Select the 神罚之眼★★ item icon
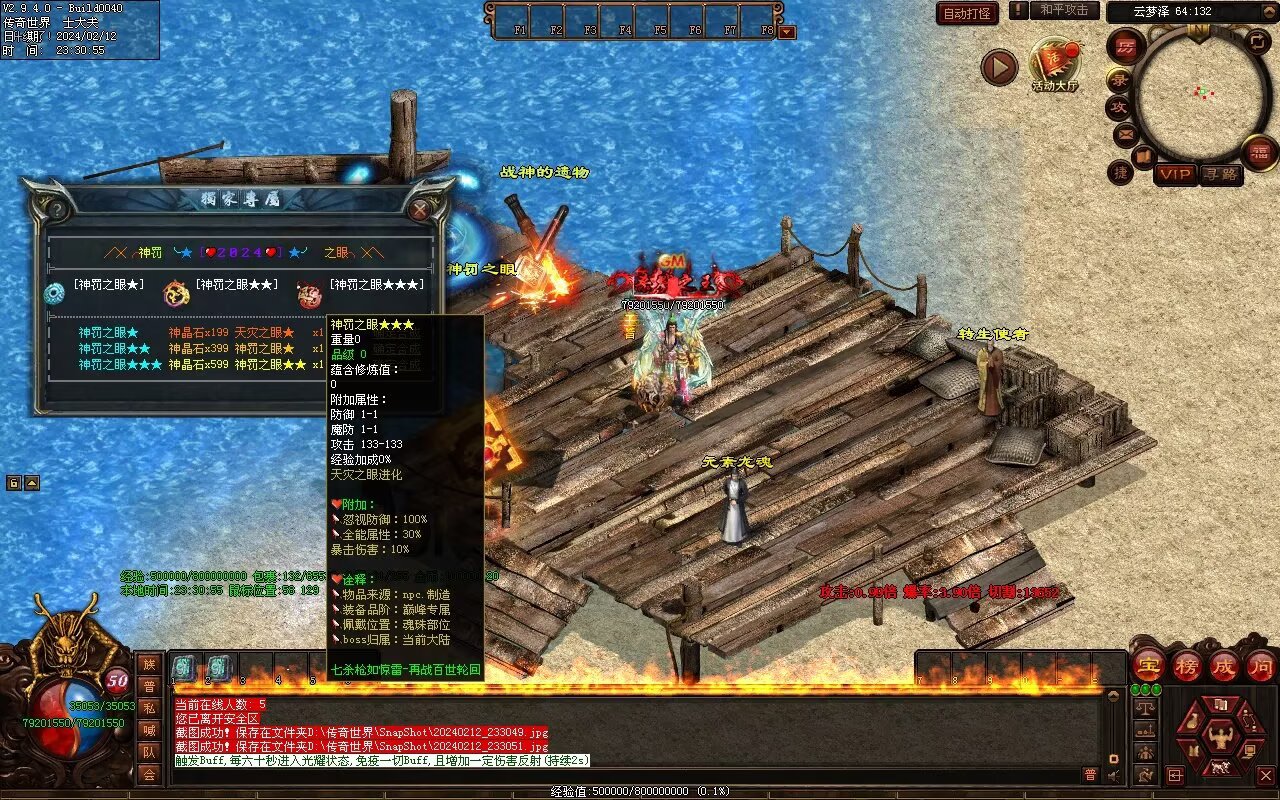This screenshot has width=1280, height=800. click(176, 293)
